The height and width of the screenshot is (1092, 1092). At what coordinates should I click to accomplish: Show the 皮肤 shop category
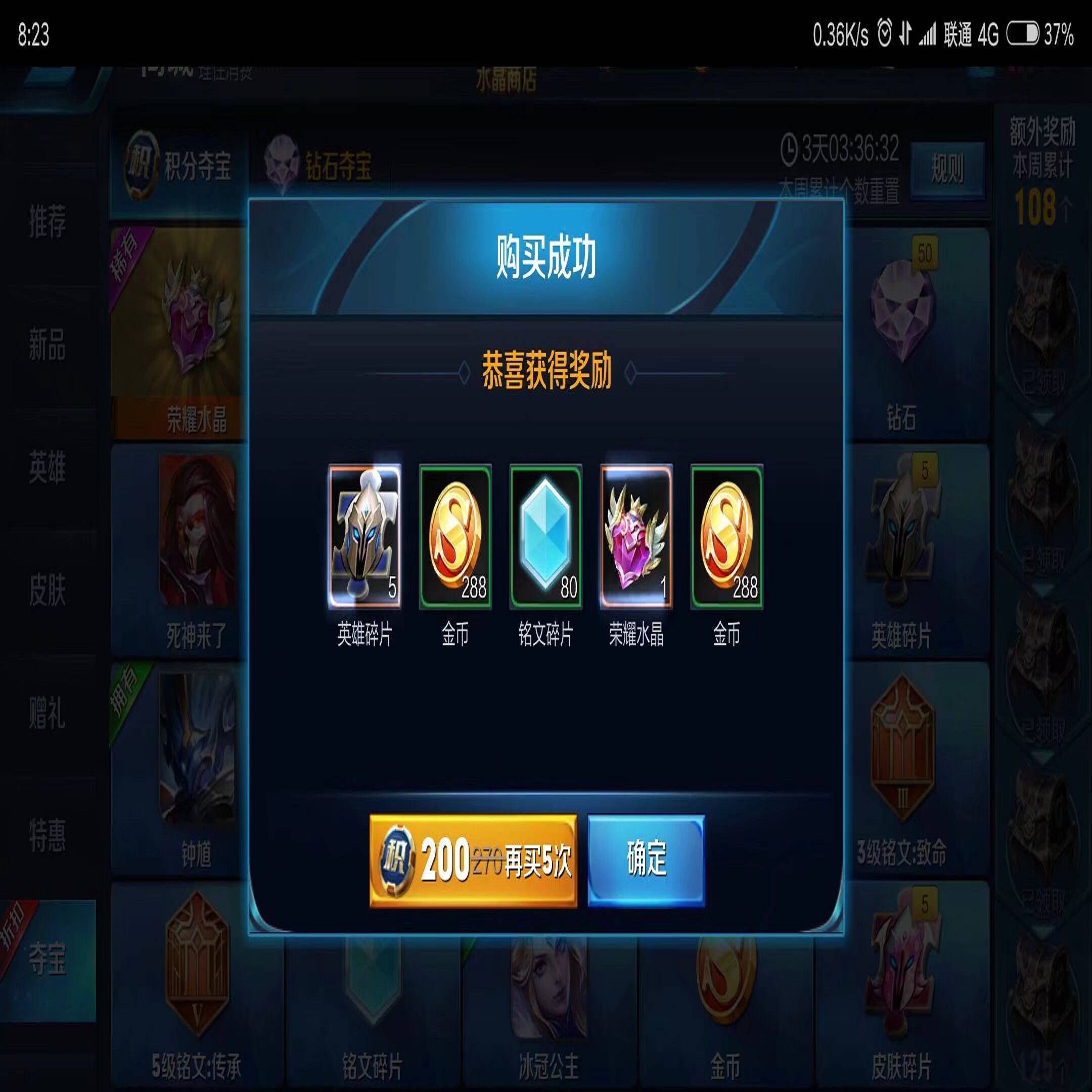tap(48, 590)
